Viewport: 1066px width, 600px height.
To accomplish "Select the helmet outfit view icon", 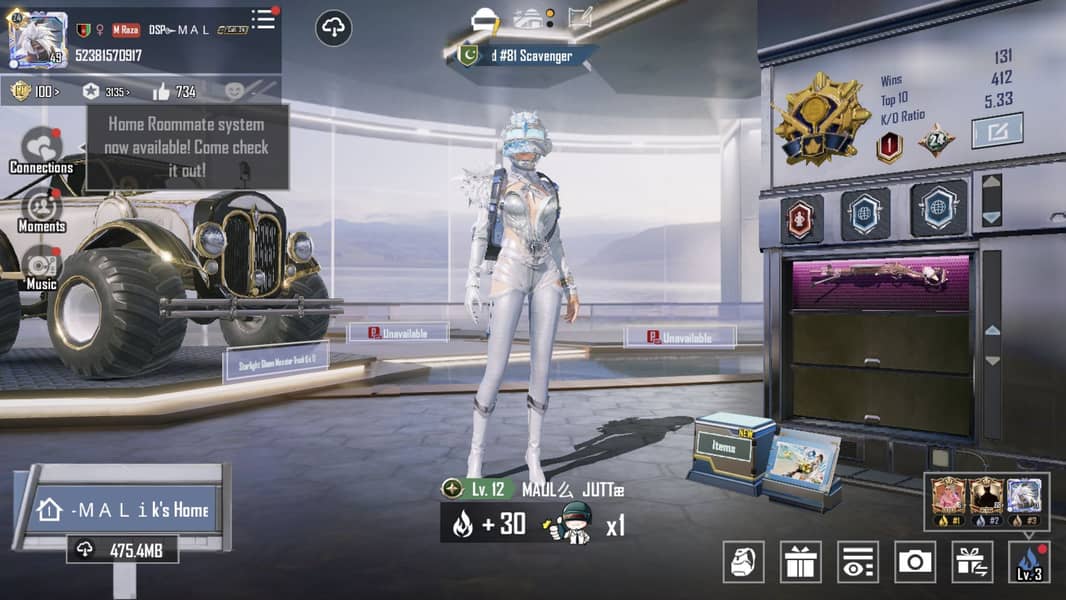I will coord(485,19).
